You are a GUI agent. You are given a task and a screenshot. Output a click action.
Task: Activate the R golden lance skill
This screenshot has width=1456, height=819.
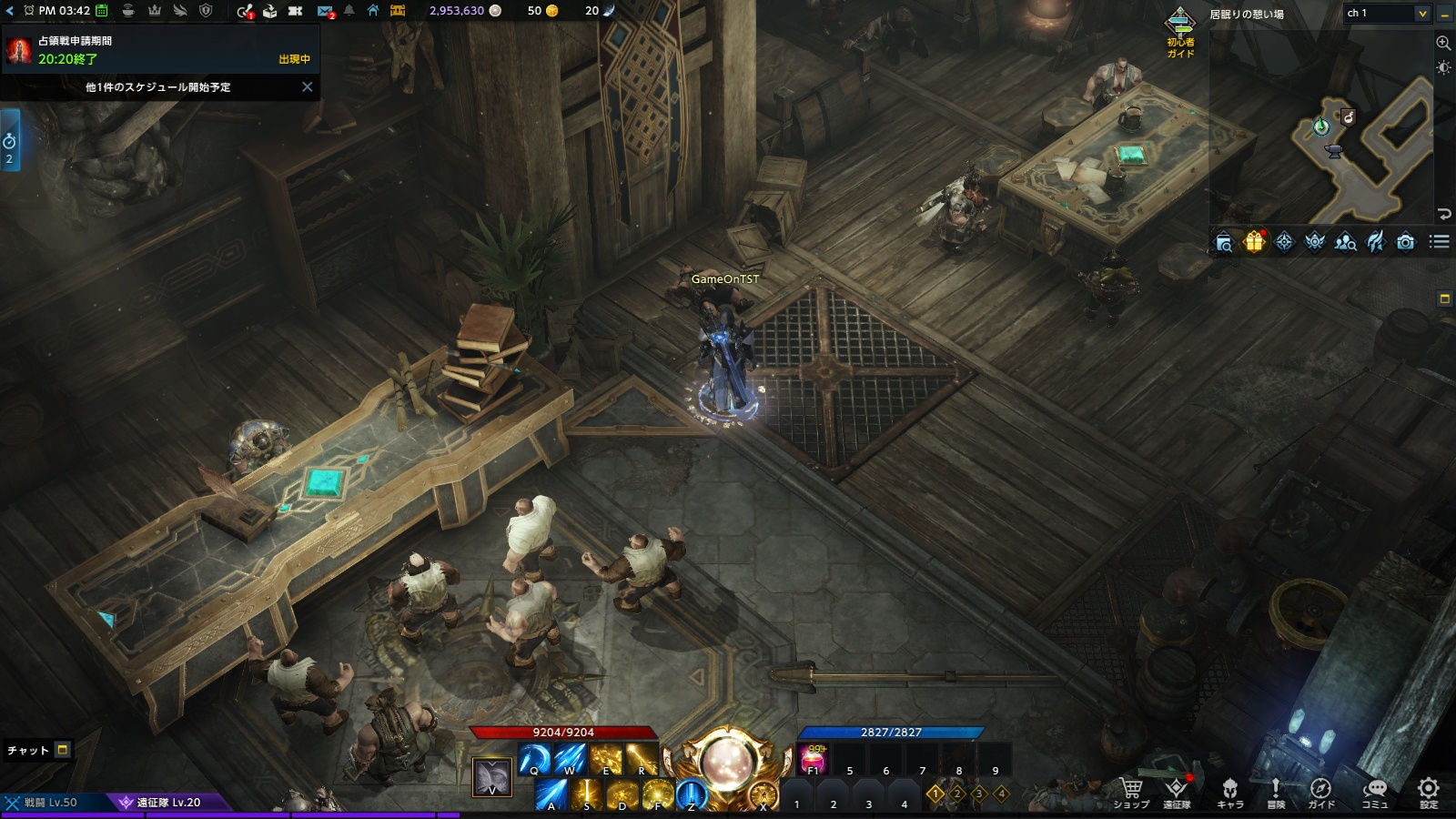(x=642, y=759)
